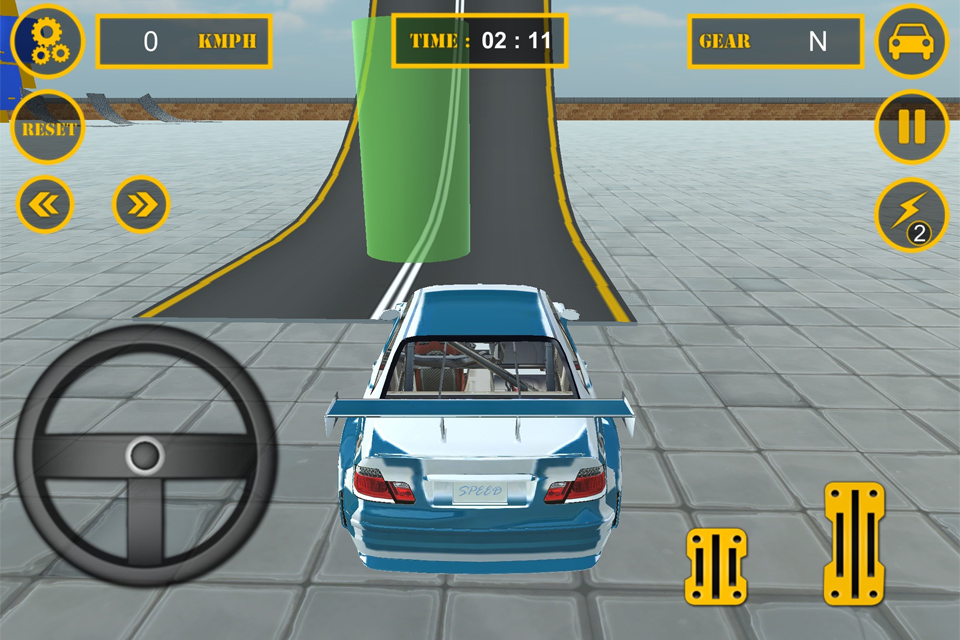Tap the left double-arrow button
The width and height of the screenshot is (960, 640).
click(45, 205)
